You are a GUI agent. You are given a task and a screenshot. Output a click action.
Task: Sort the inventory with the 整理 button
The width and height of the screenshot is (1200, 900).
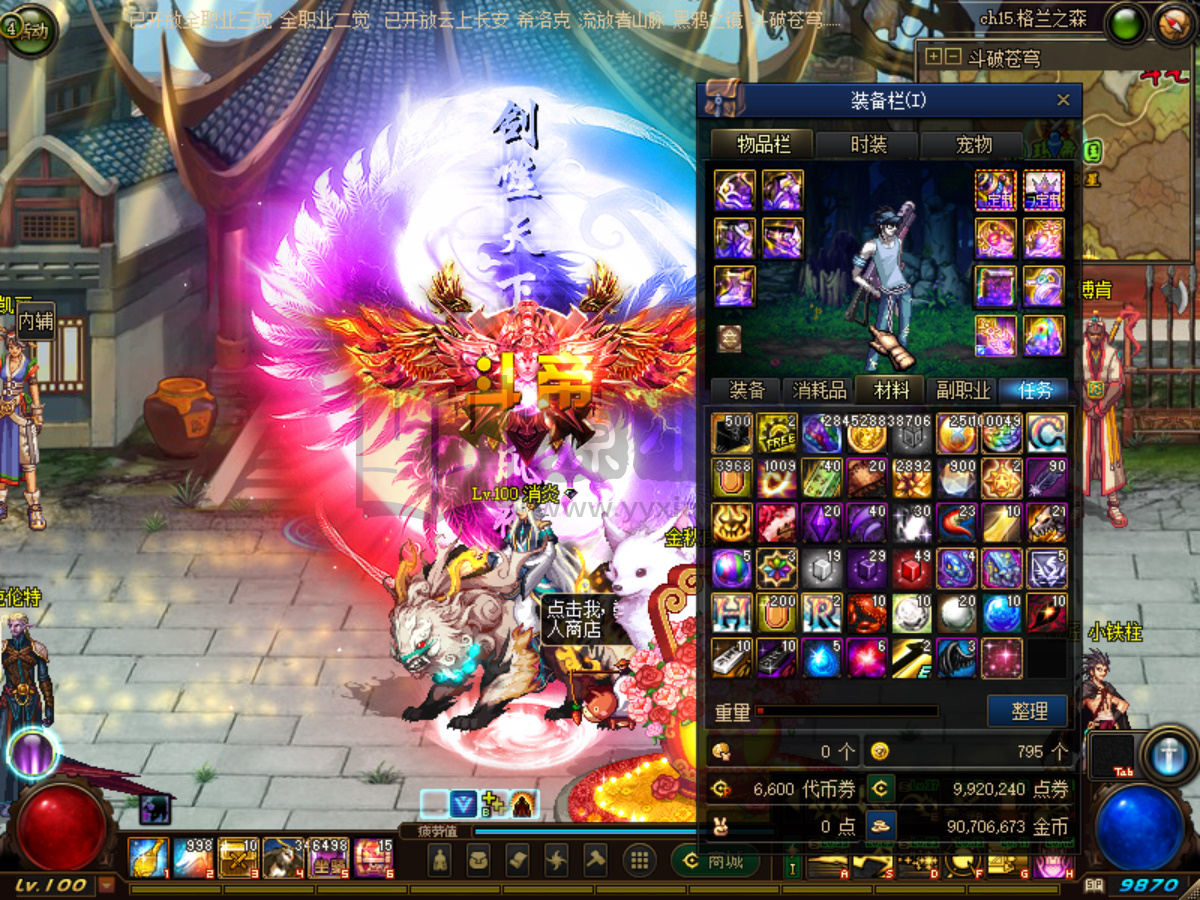coord(1028,711)
